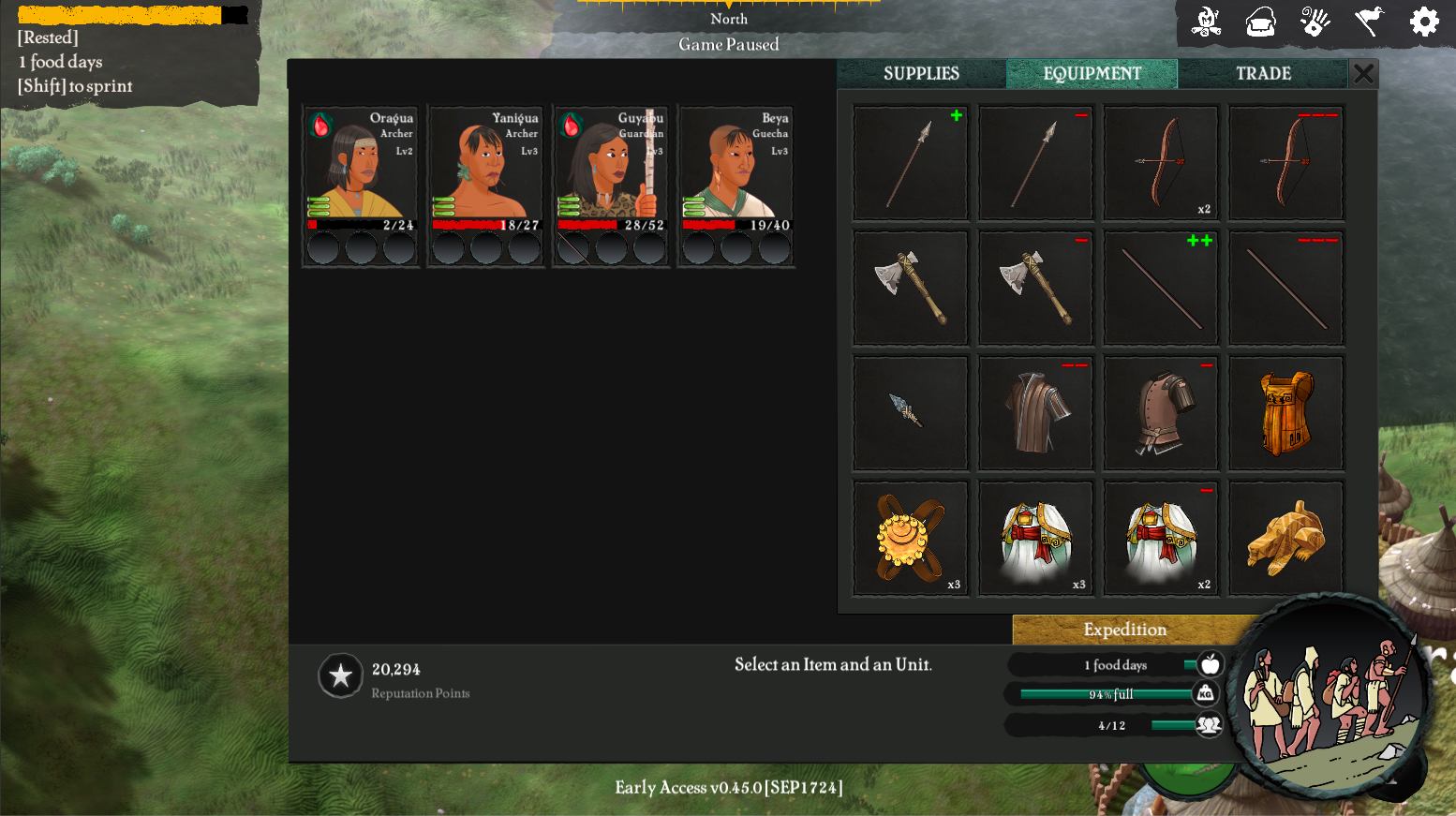
Task: Open the Trade tab
Action: (x=1262, y=74)
